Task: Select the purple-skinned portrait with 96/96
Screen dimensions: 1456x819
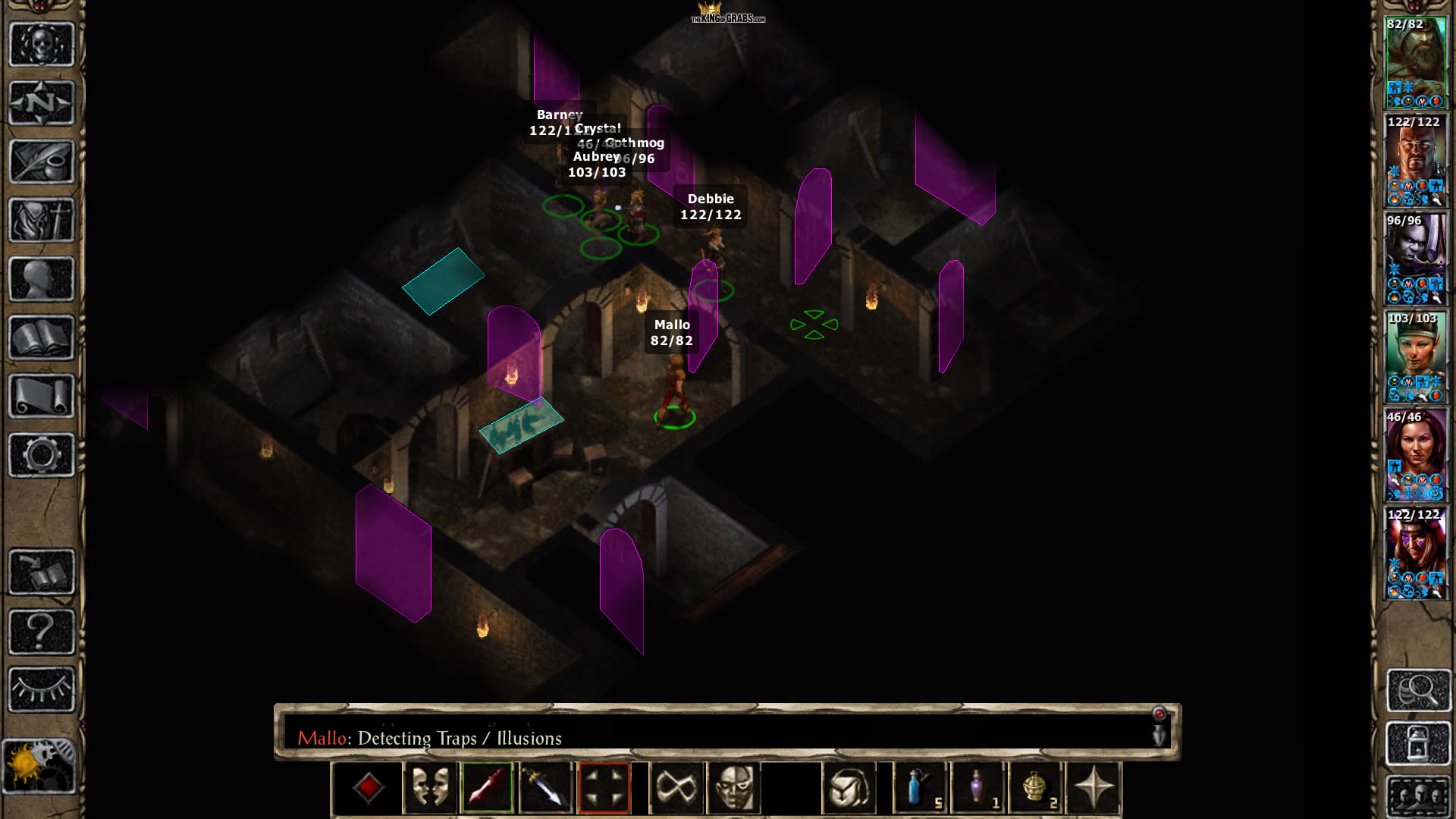Action: pyautogui.click(x=1415, y=259)
